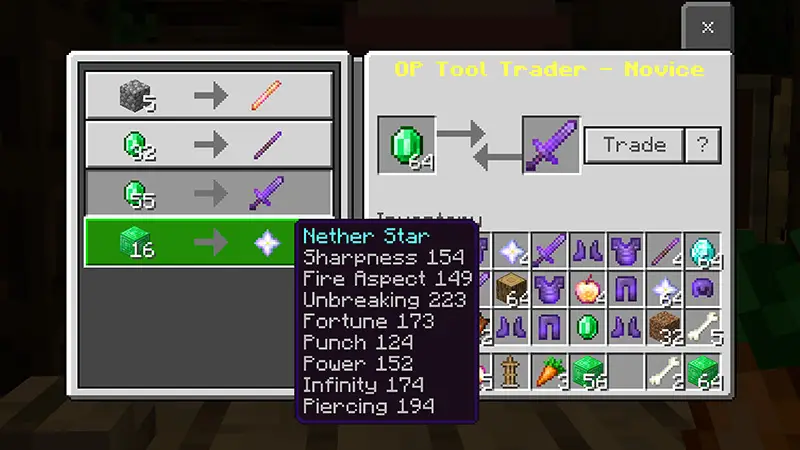
Task: Select the cobblestone trade offer row
Action: (208, 95)
